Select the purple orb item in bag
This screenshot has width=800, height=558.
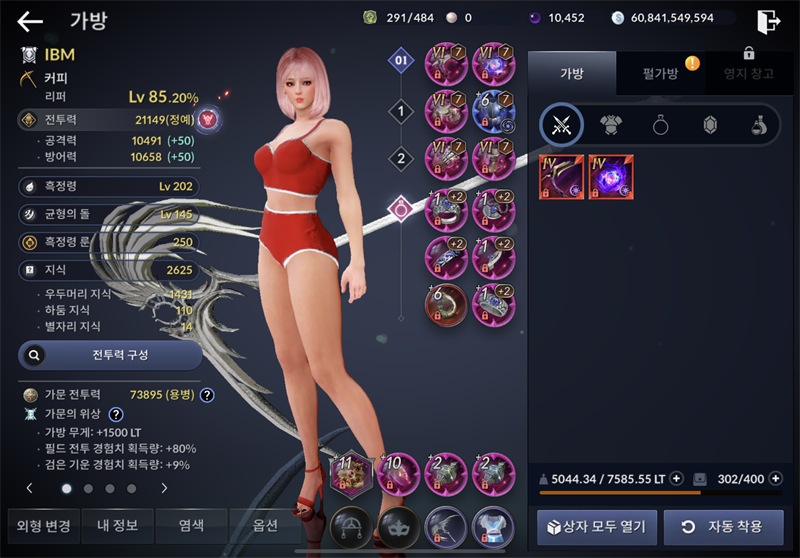coord(611,177)
